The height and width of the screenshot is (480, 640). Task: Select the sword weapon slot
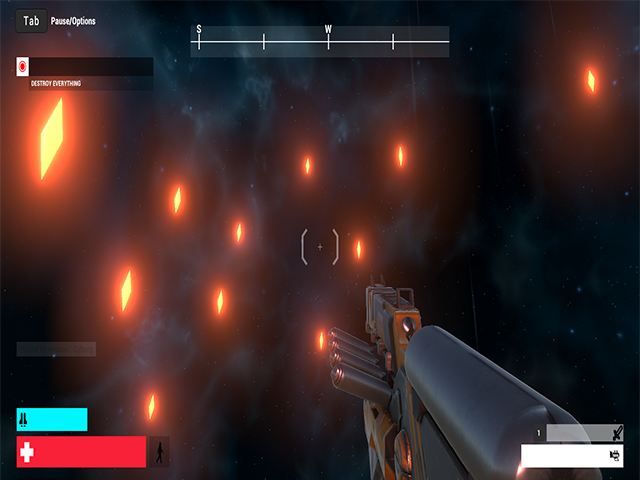[584, 433]
